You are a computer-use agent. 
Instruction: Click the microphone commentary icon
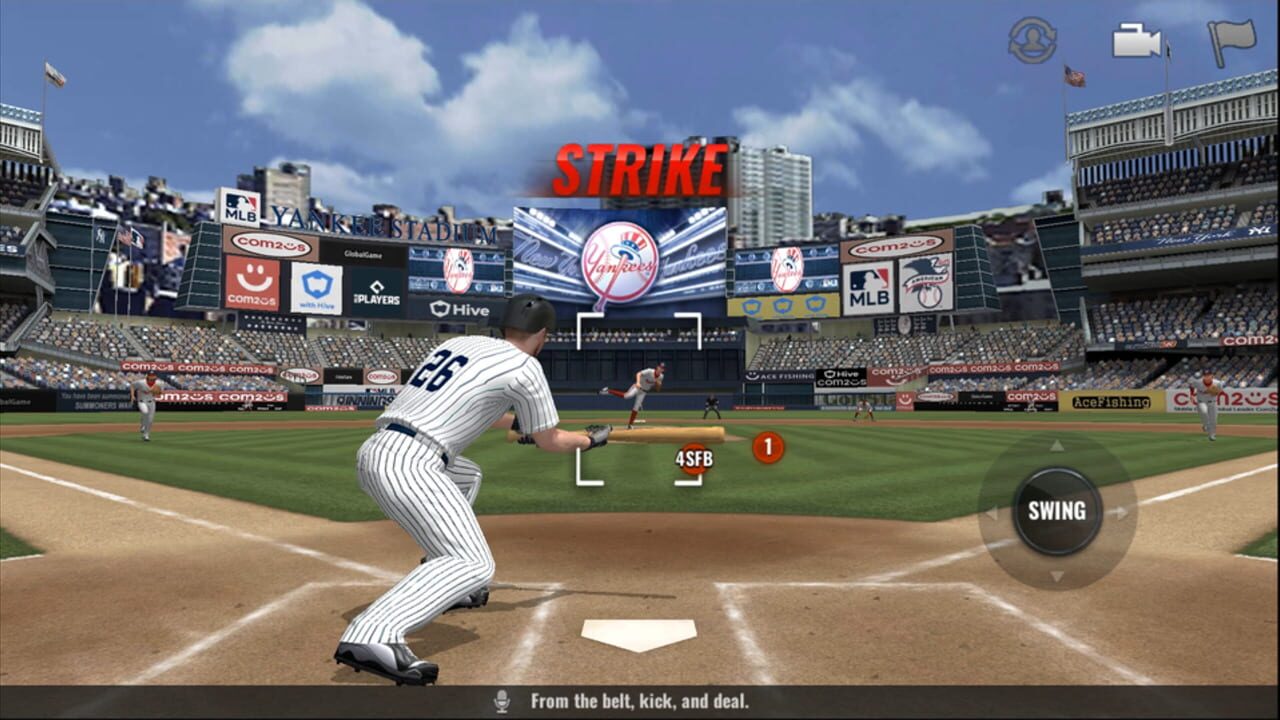pos(502,702)
